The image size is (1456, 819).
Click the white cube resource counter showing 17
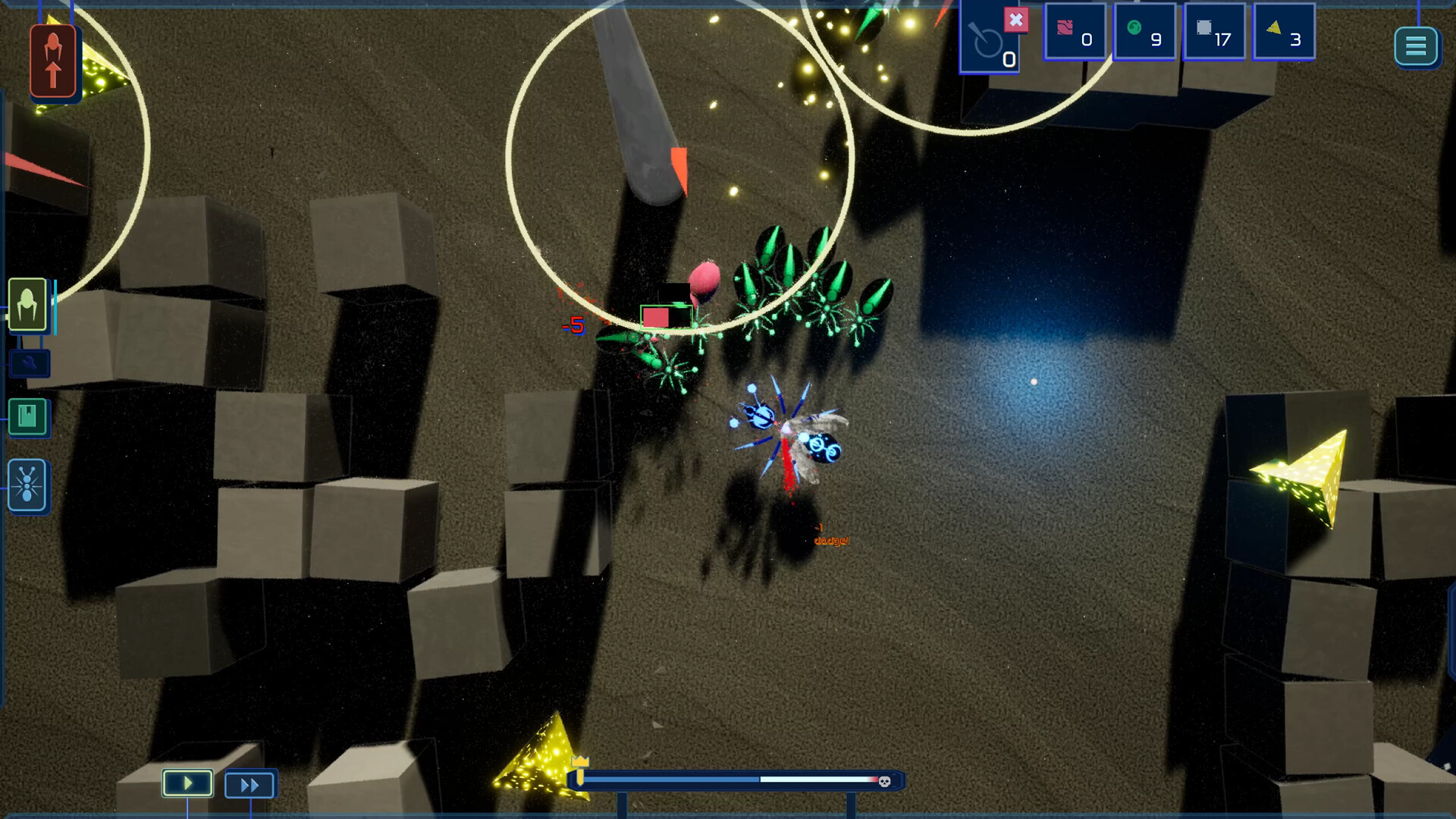click(x=1214, y=32)
